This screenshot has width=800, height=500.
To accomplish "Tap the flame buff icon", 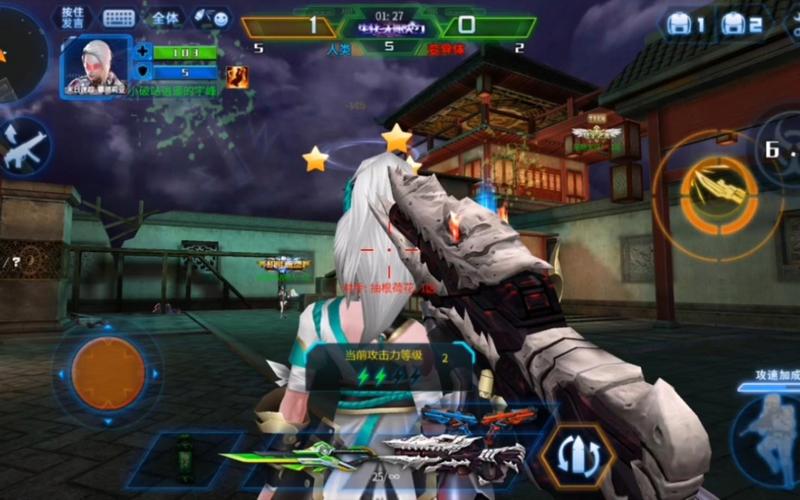I will pos(237,76).
